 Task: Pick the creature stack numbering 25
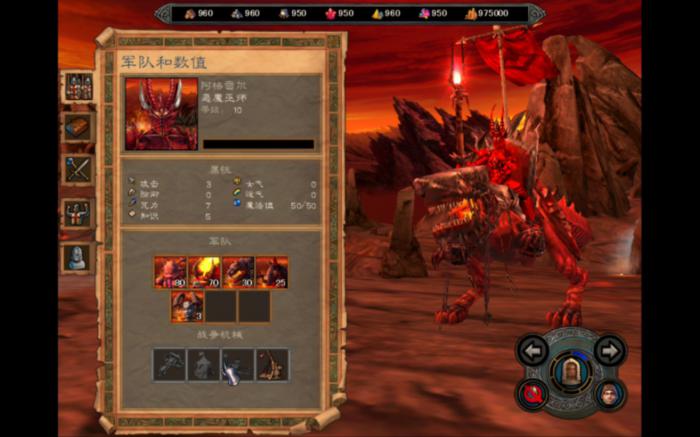point(272,272)
